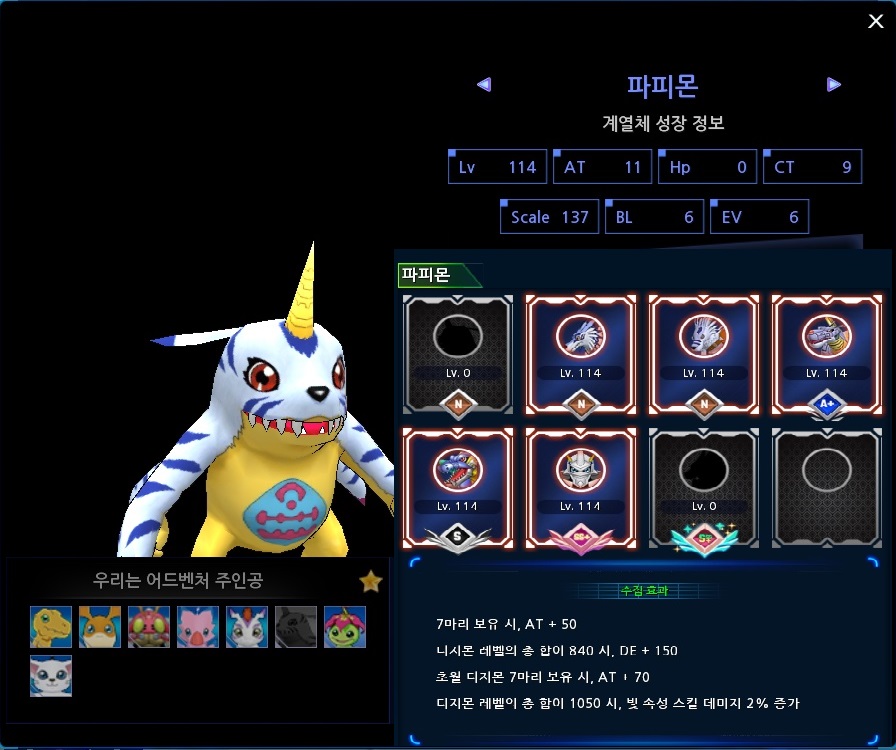Close the Digimon info window
The image size is (896, 750).
click(875, 21)
